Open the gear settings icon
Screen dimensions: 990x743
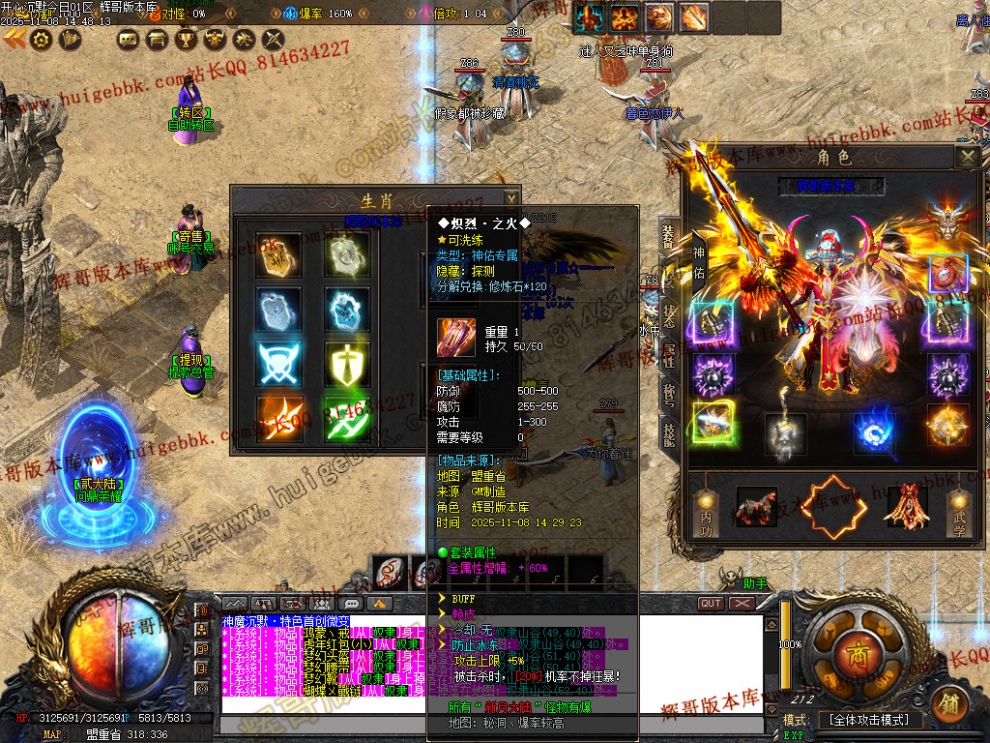click(x=41, y=39)
